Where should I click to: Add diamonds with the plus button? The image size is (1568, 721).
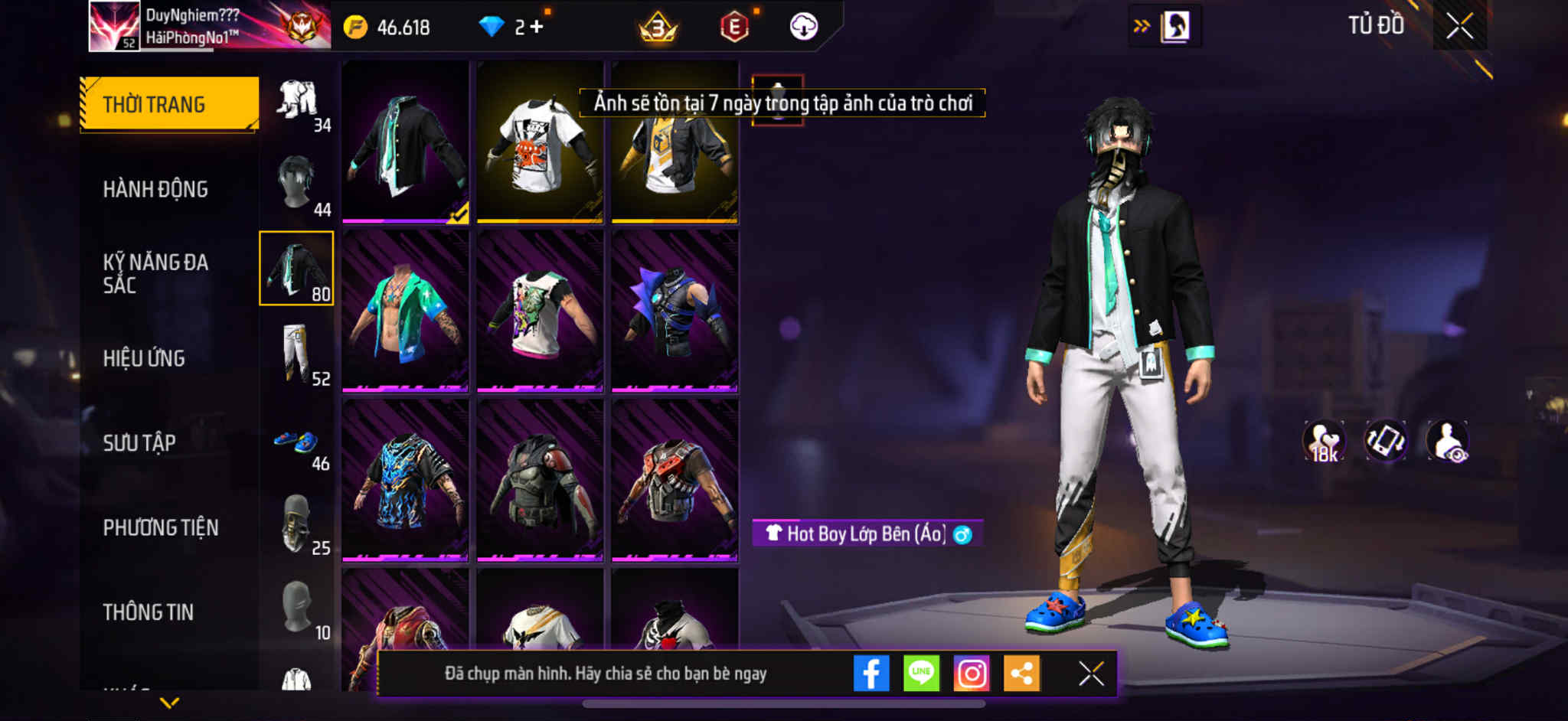[536, 27]
